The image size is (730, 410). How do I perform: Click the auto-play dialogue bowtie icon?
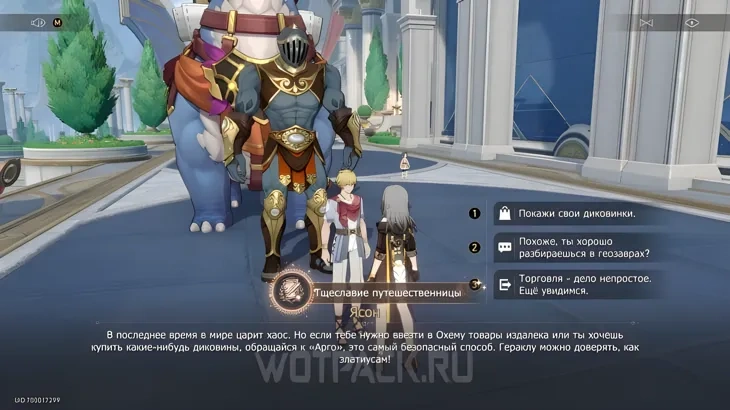pyautogui.click(x=646, y=22)
